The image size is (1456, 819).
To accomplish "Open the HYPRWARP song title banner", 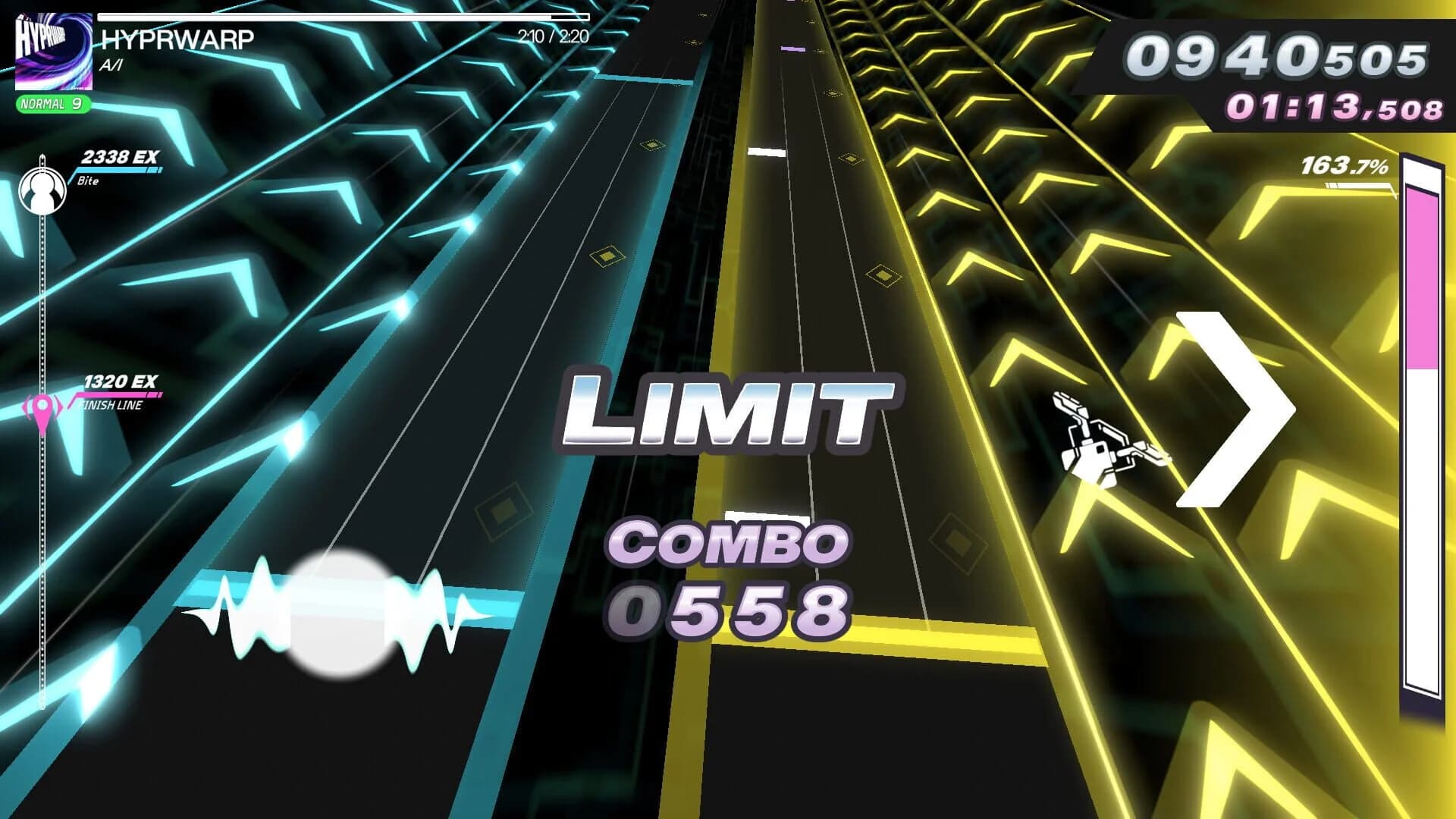I will pyautogui.click(x=178, y=38).
